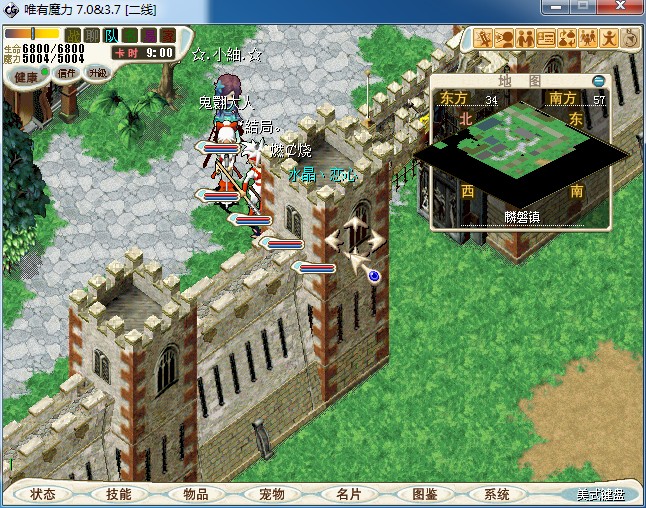Viewport: 646px width, 508px height.
Task: Open the 技能 skills menu
Action: coord(118,494)
